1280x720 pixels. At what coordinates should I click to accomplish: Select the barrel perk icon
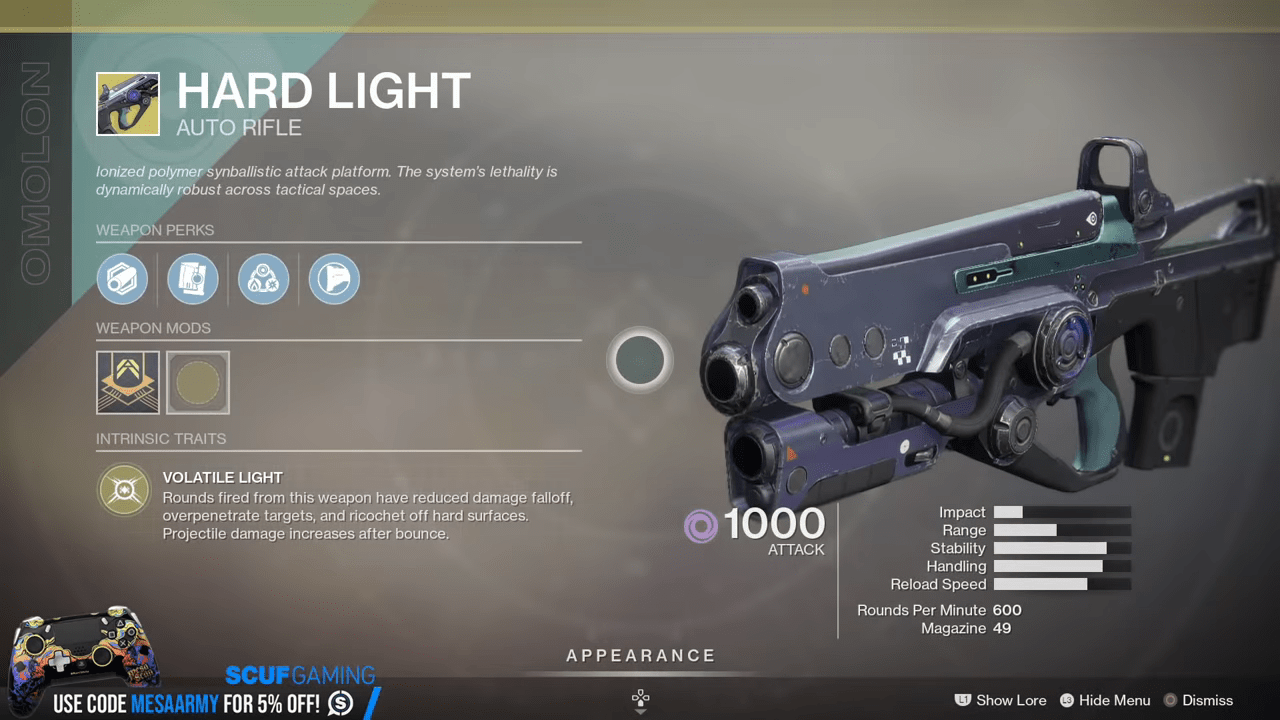pos(122,278)
